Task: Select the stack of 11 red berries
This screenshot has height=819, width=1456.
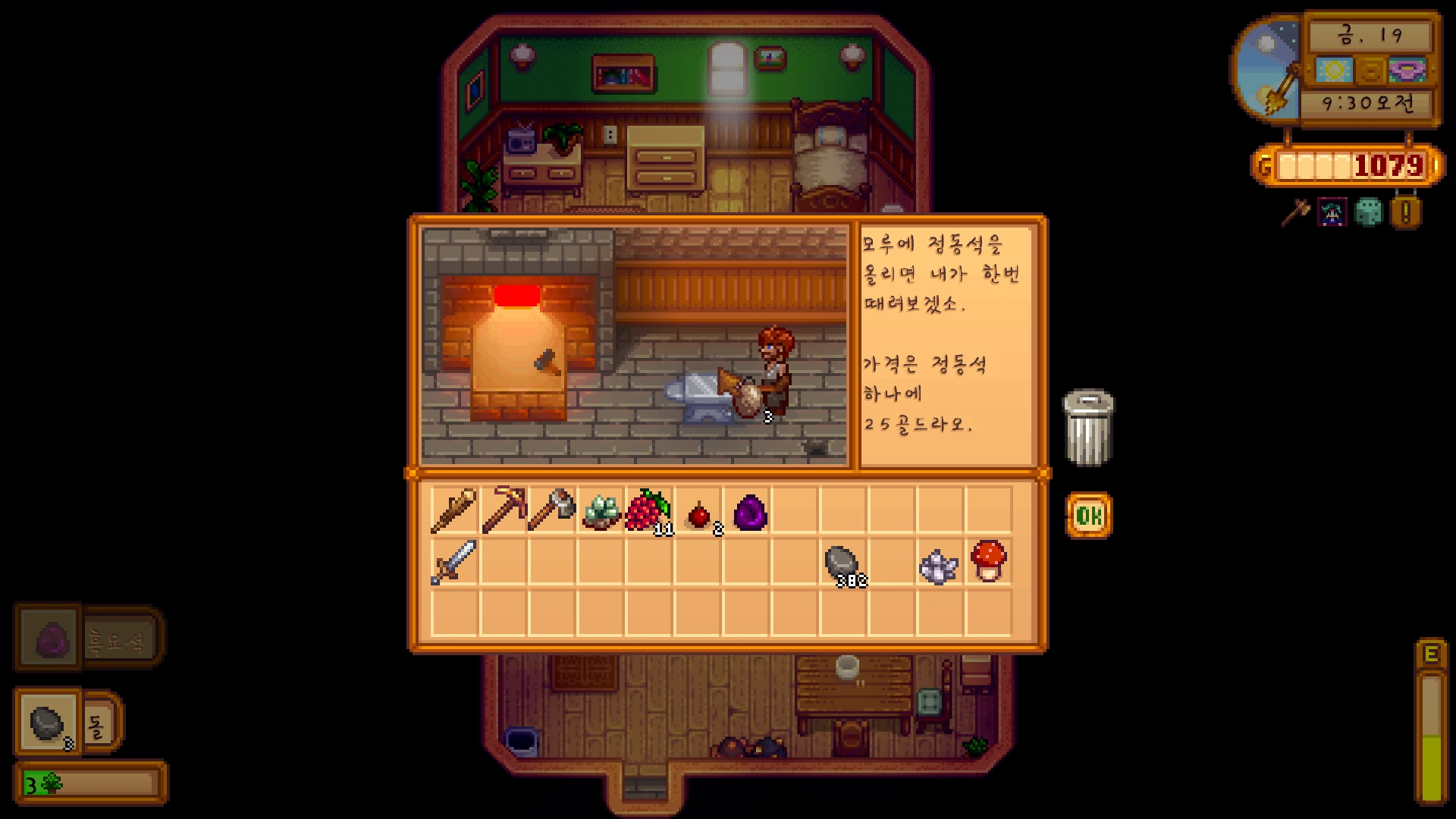Action: [648, 511]
